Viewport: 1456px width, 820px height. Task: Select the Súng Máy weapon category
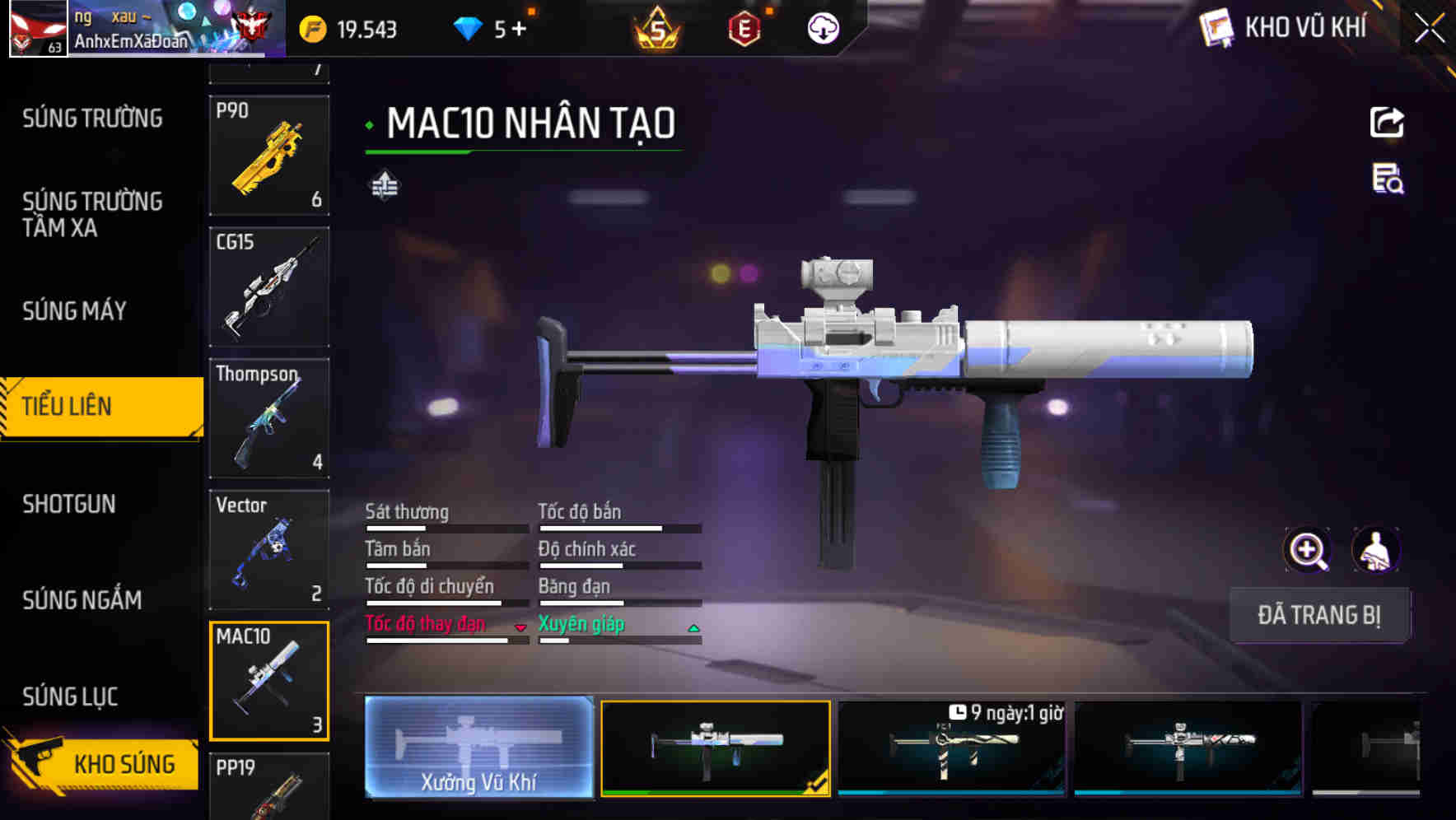point(74,310)
